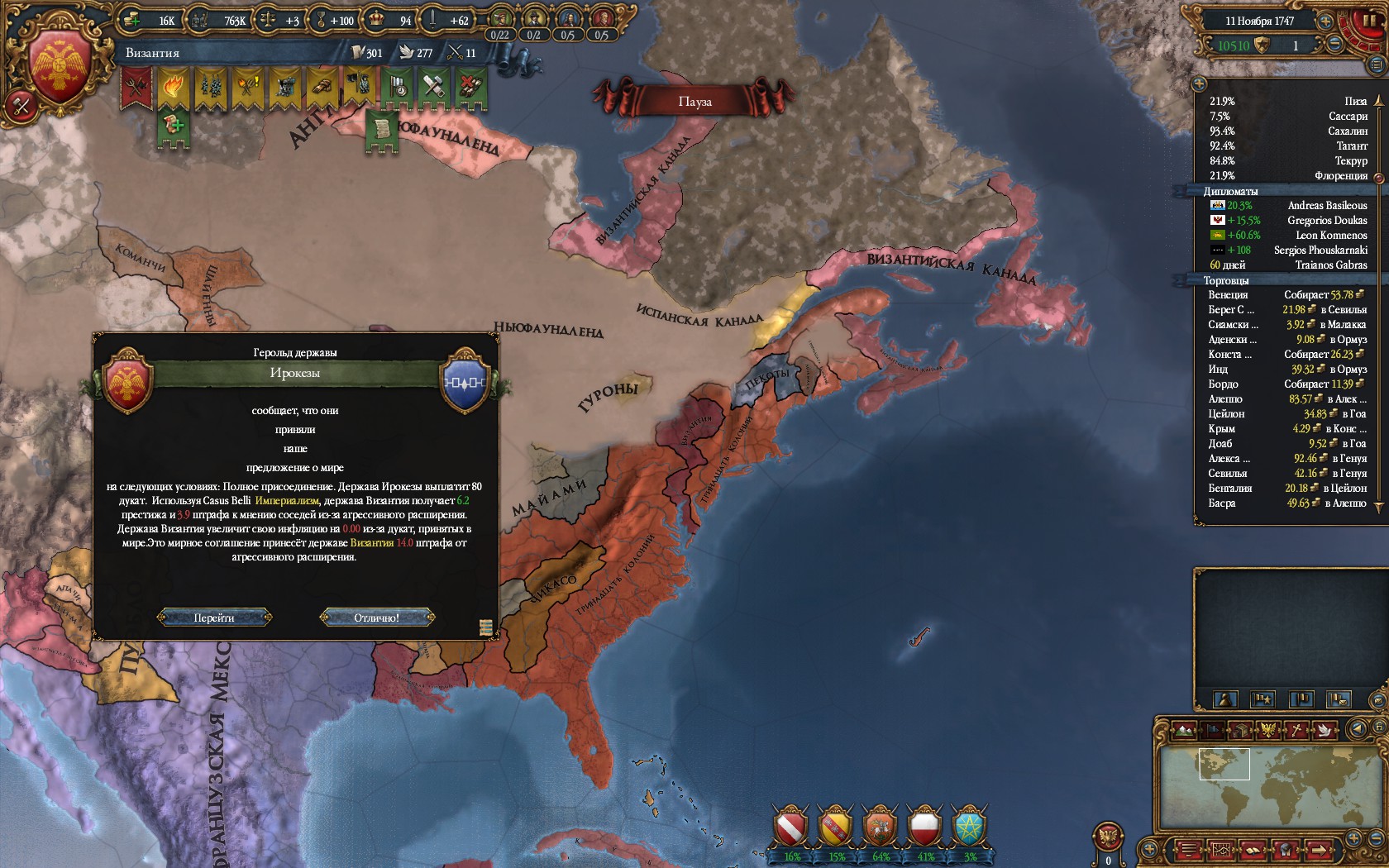Increase game speed with plus button
This screenshot has width=1389, height=868.
point(1325,21)
